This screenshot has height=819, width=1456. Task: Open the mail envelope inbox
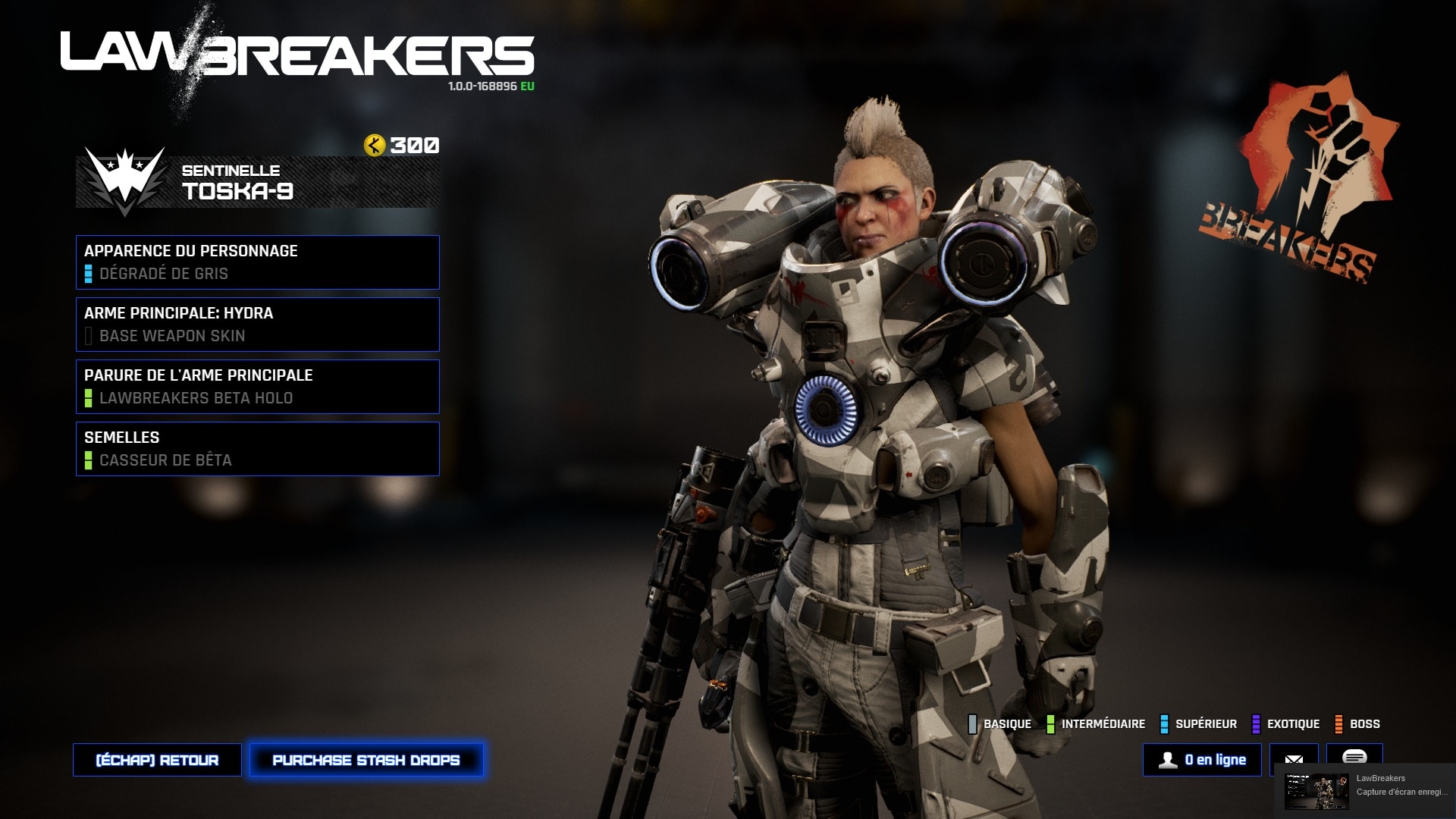pyautogui.click(x=1294, y=760)
